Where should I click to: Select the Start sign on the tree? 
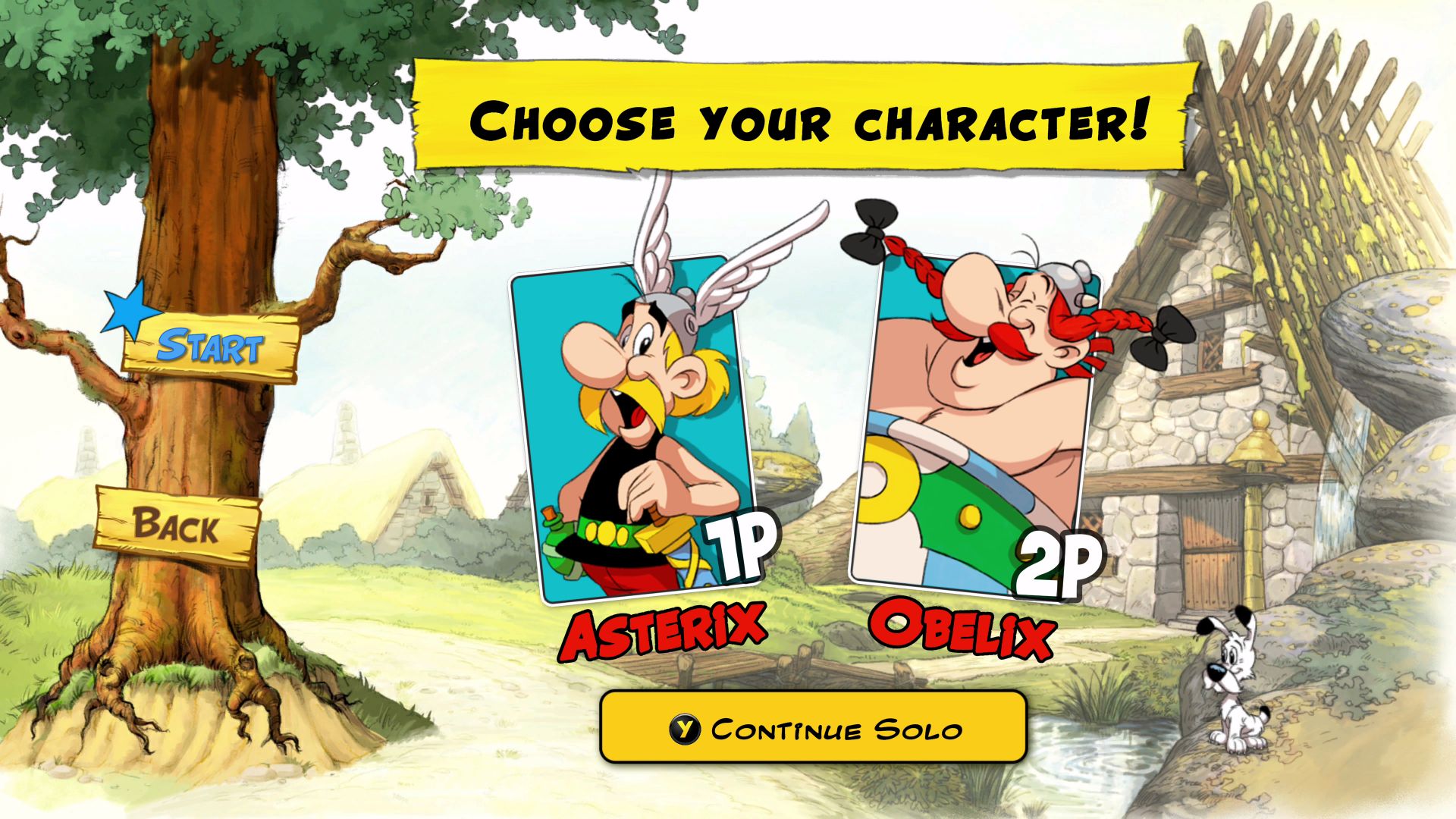click(211, 347)
